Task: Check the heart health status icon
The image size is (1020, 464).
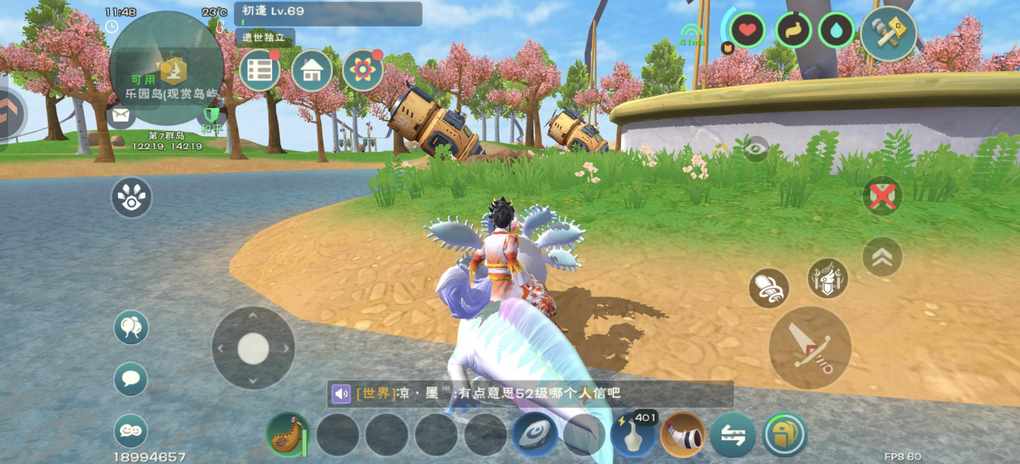Action: click(747, 30)
